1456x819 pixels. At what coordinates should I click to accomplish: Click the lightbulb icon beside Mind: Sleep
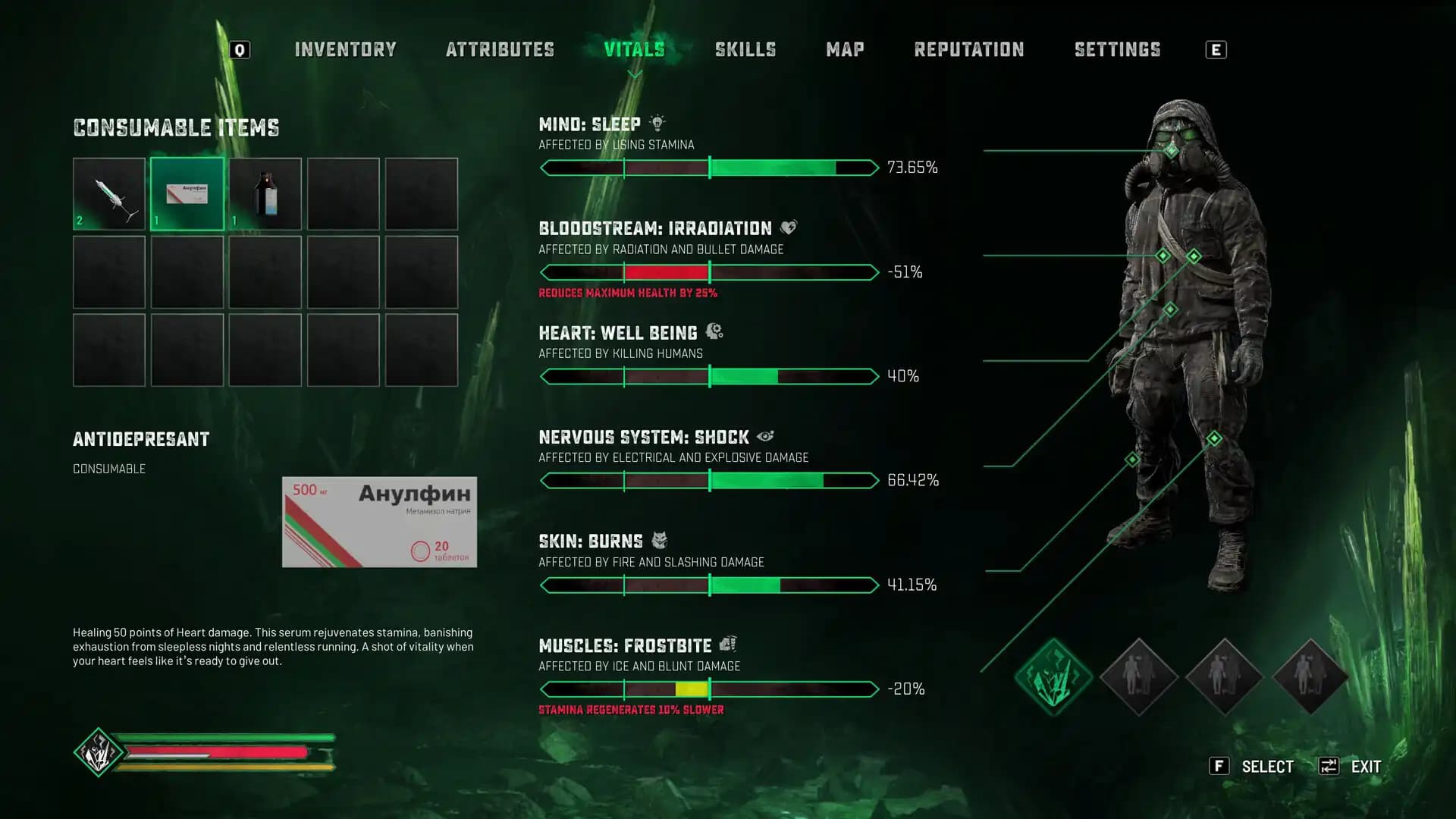tap(657, 123)
